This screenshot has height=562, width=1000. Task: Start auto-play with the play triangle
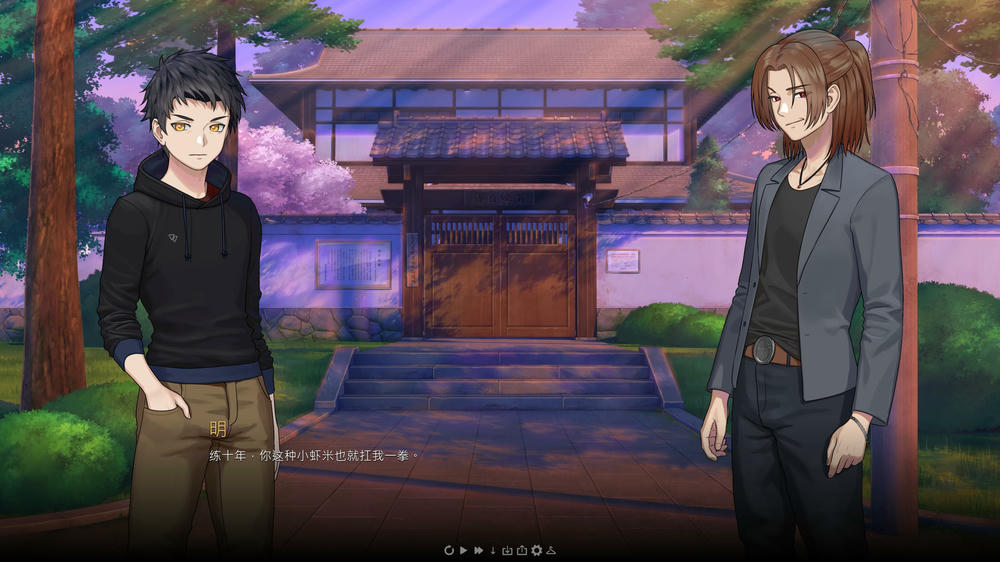click(463, 550)
